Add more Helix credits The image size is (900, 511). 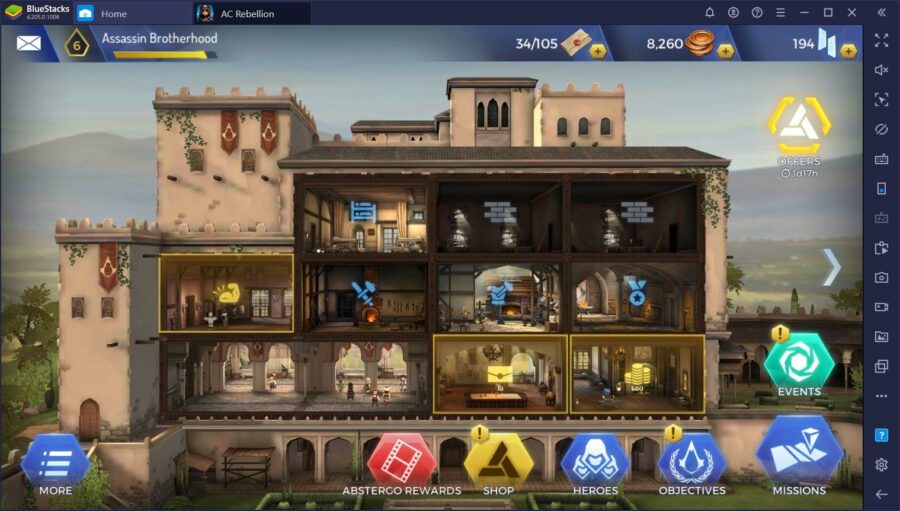[x=848, y=50]
